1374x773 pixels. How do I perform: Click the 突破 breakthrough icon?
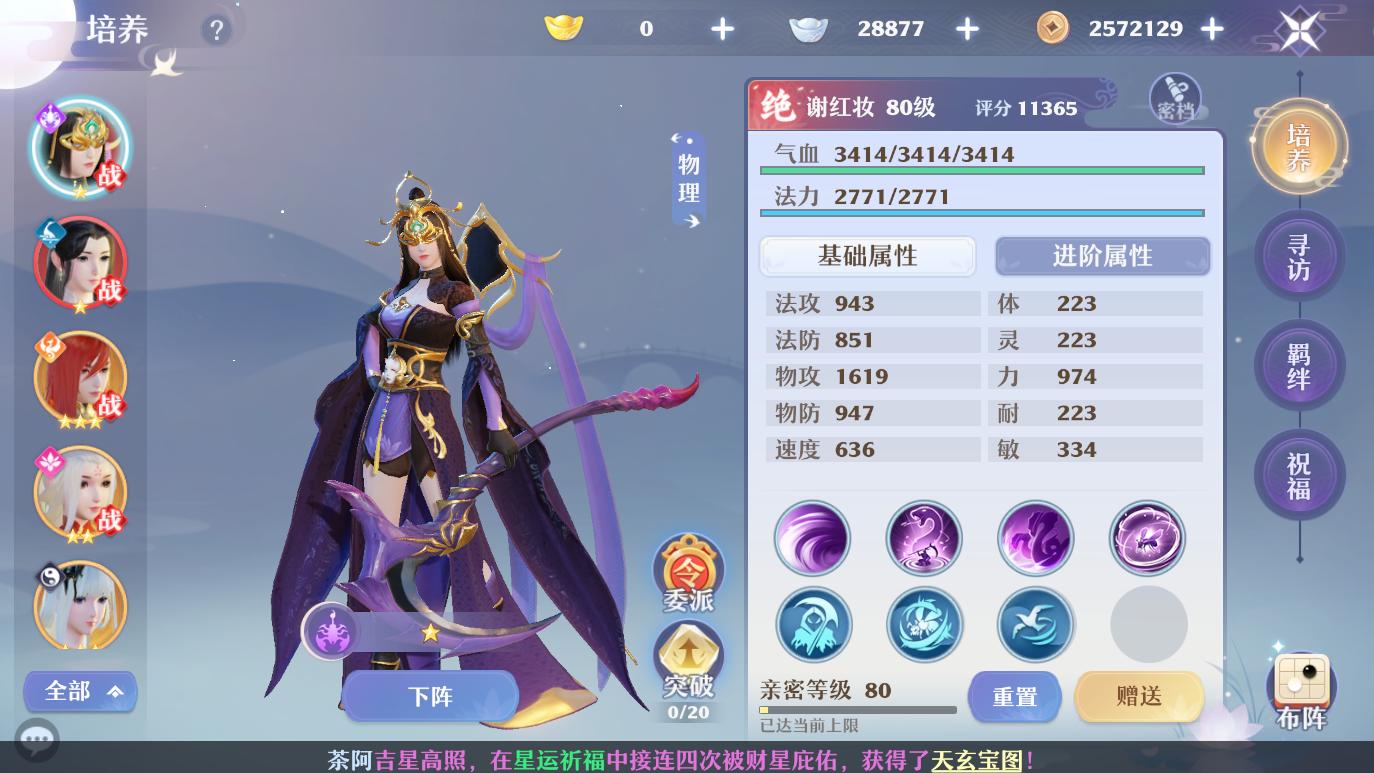pyautogui.click(x=688, y=660)
